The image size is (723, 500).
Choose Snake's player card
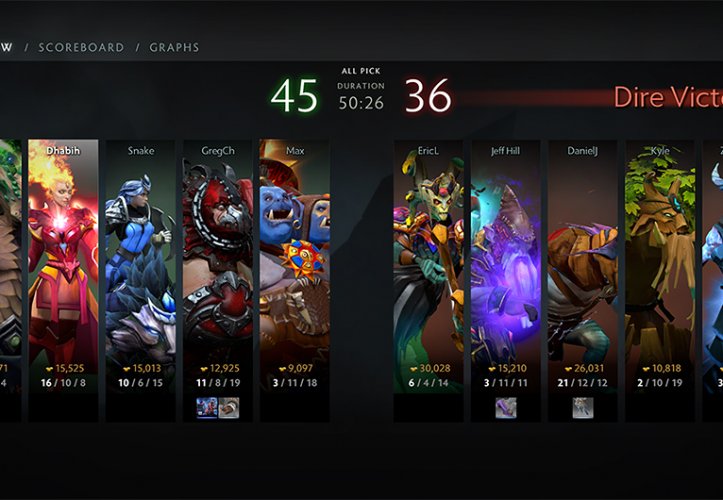coord(141,260)
